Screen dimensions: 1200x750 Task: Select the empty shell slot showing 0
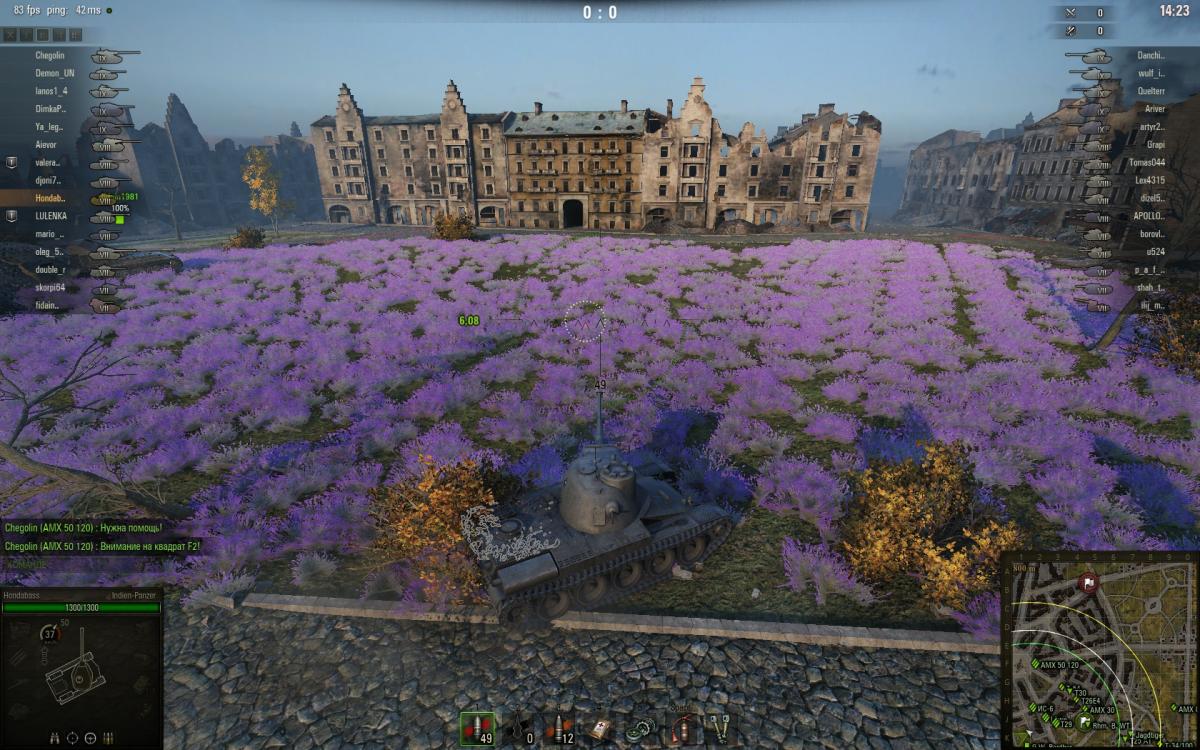pyautogui.click(x=520, y=728)
